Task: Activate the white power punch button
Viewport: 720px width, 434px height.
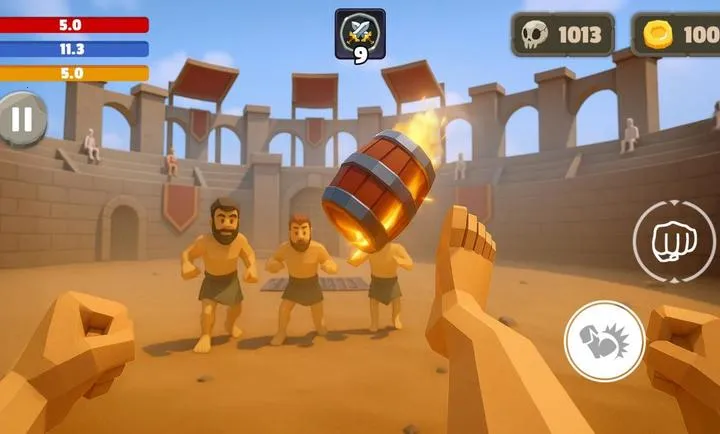Action: (604, 341)
